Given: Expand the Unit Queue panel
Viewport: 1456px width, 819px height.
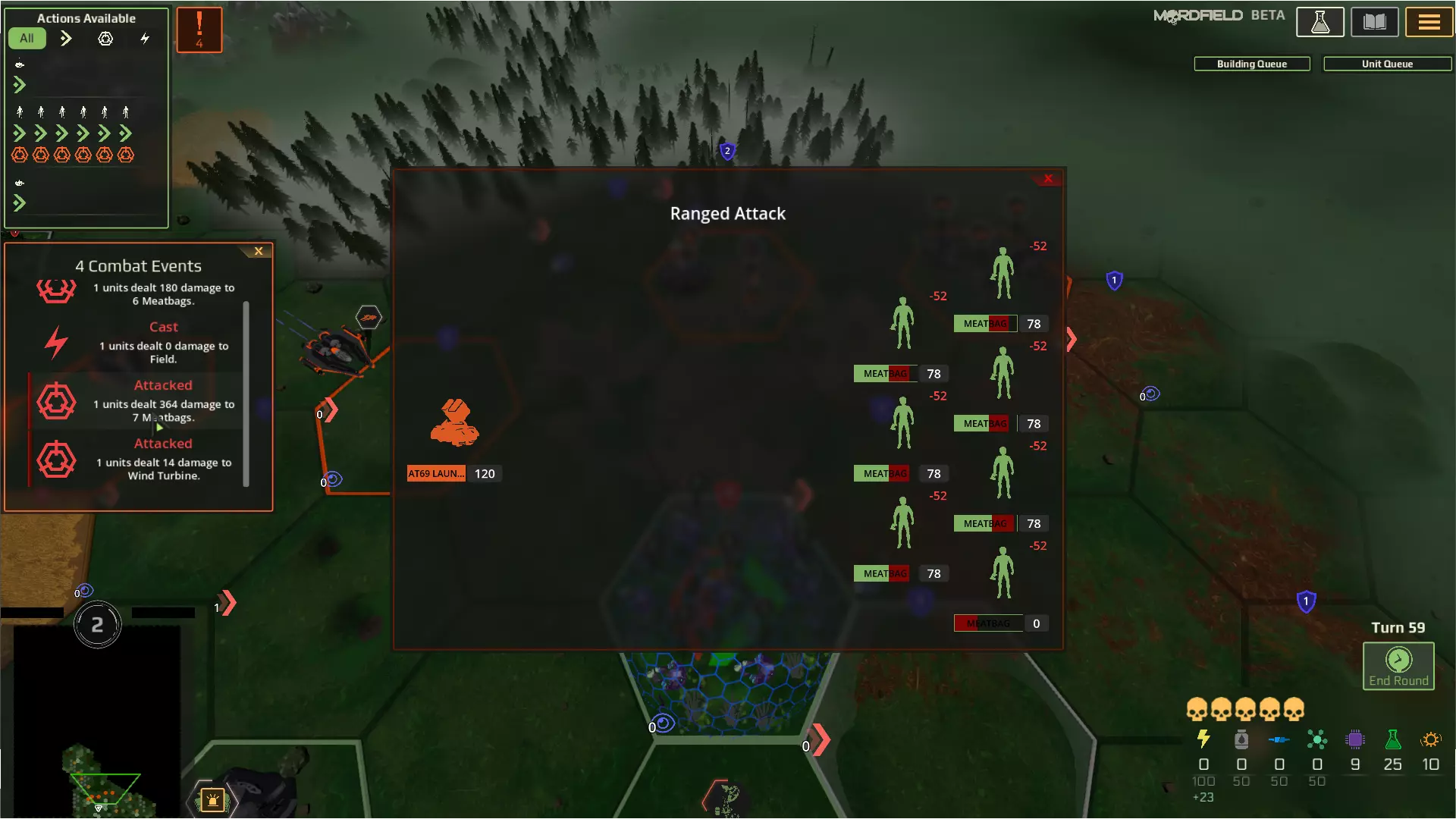Looking at the screenshot, I should point(1387,64).
